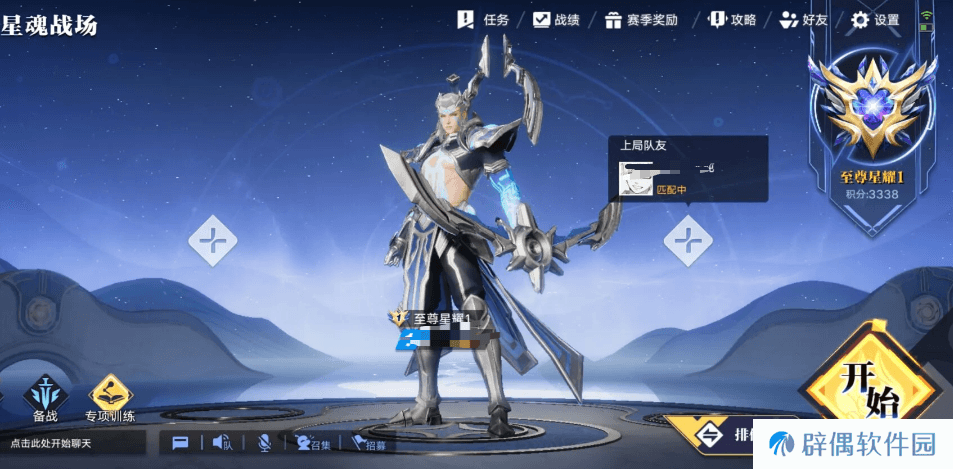Open the 攻略 strategy guide
The width and height of the screenshot is (953, 469).
pyautogui.click(x=732, y=19)
